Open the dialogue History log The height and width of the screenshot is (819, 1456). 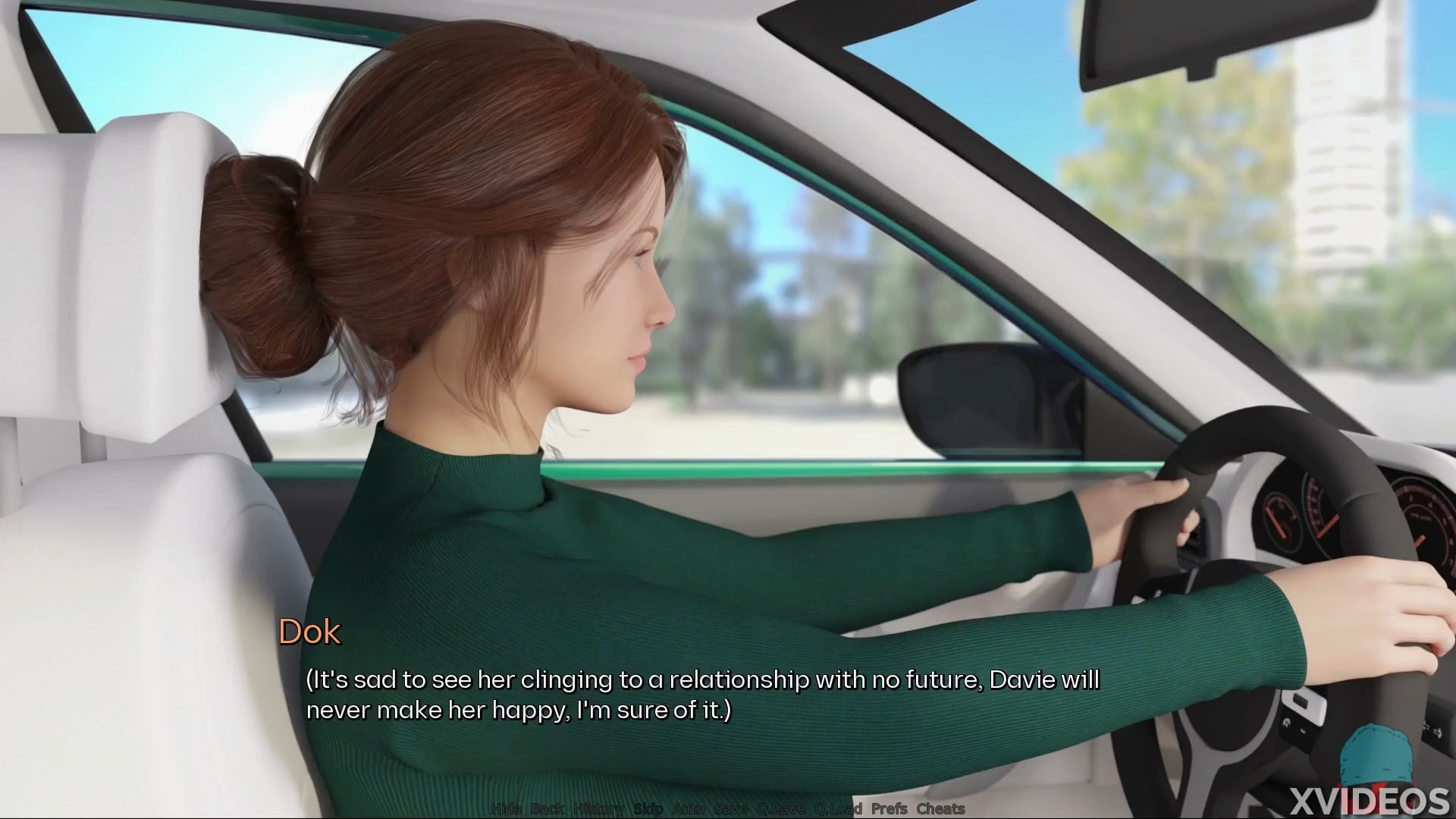(x=598, y=808)
